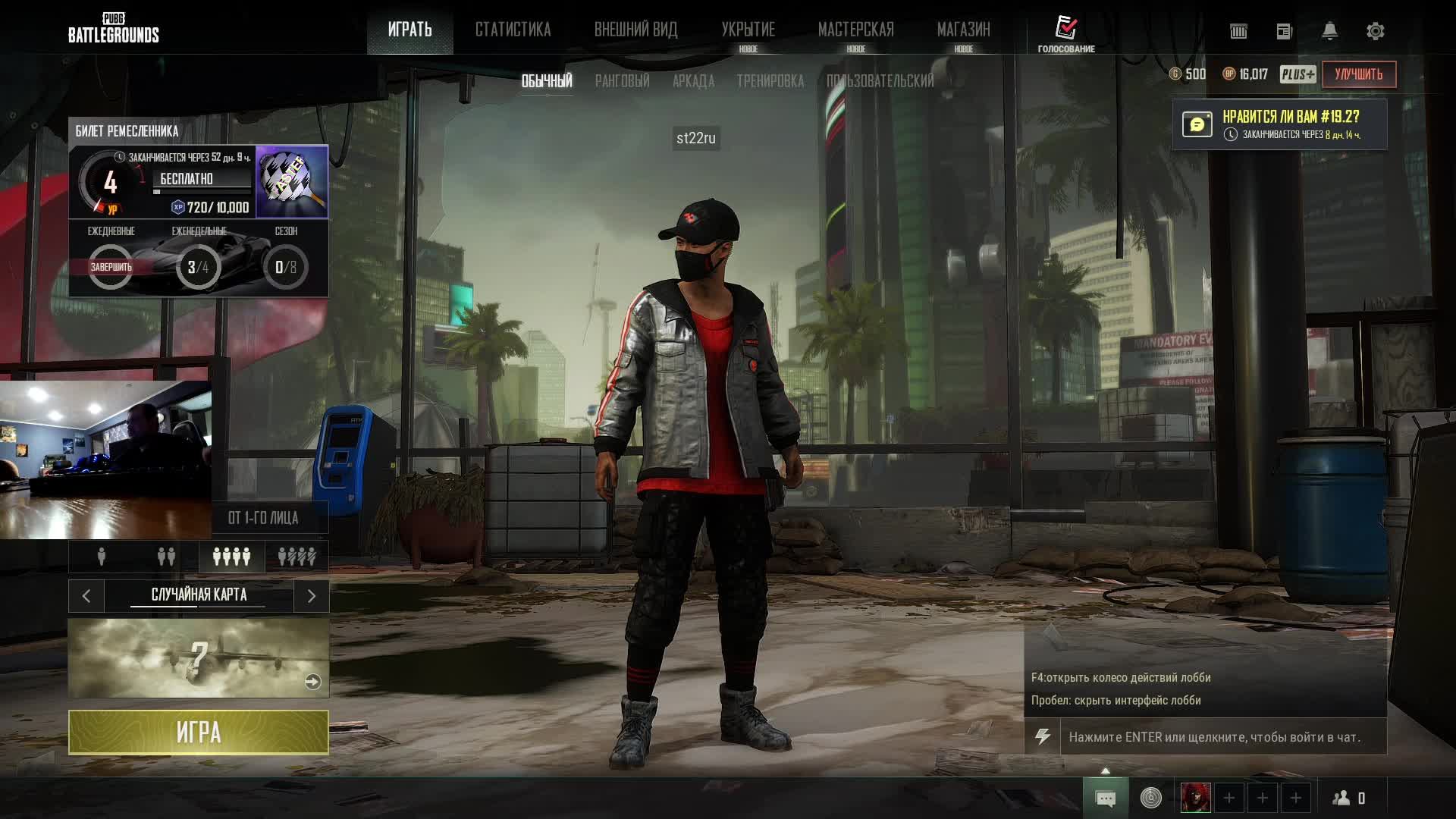Select the РАНГОВЫЙ ranked mode

click(x=622, y=81)
